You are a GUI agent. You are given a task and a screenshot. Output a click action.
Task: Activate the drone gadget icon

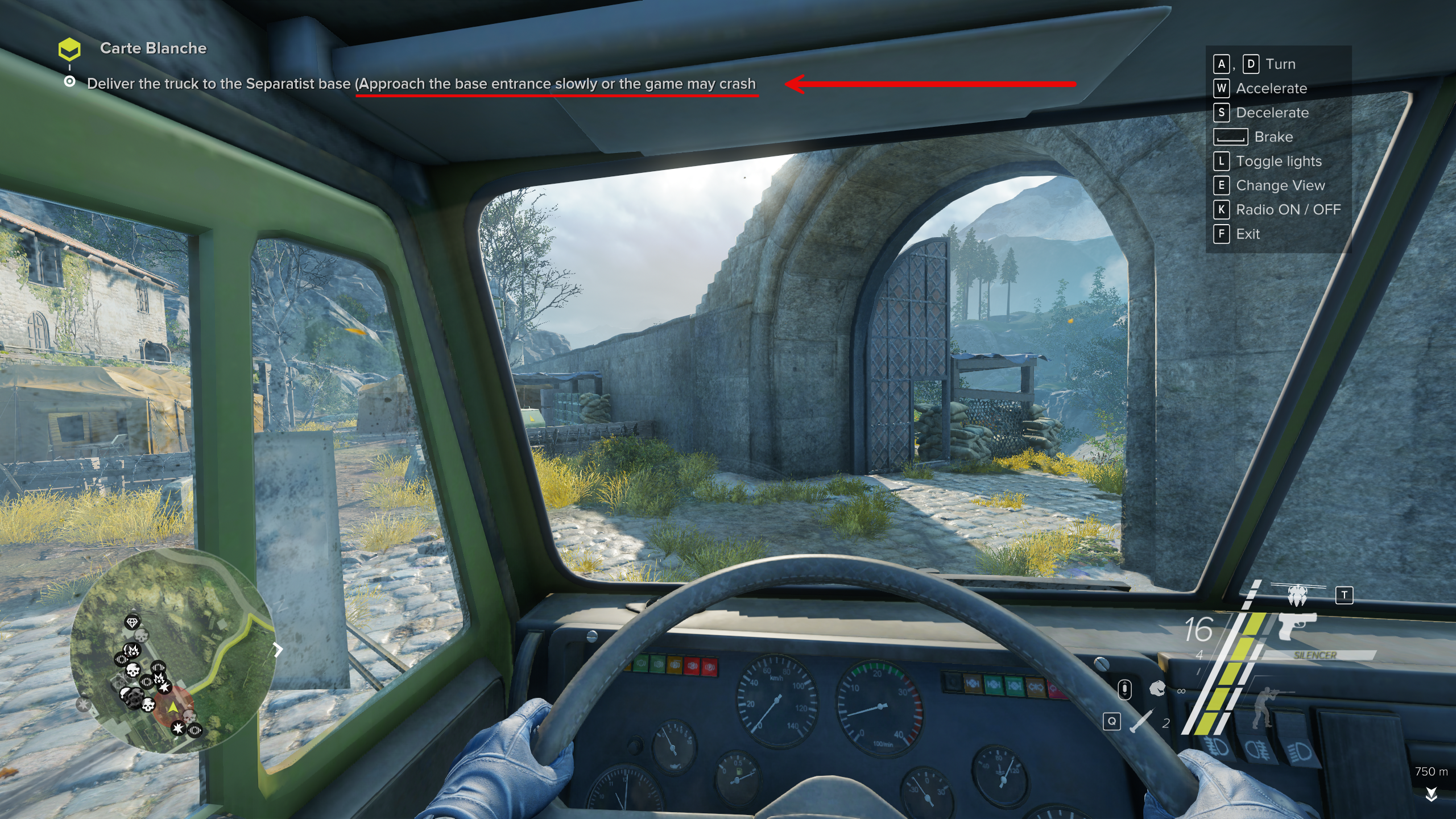[x=1297, y=594]
